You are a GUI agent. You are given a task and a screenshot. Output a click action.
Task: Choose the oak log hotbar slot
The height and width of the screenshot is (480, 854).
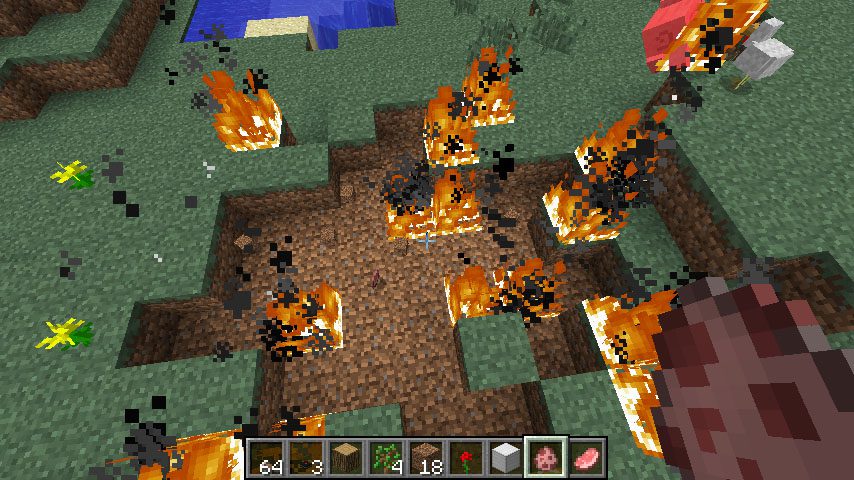347,459
